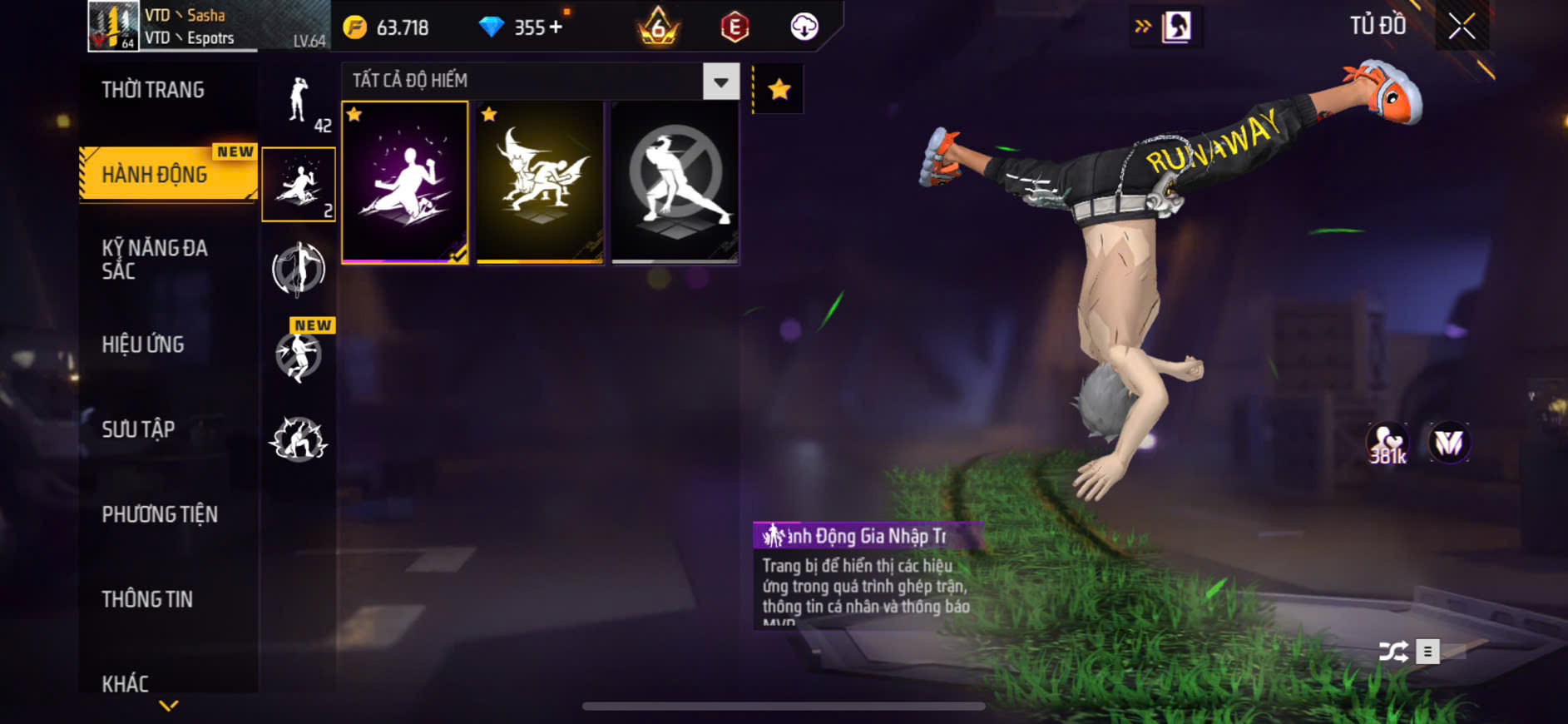Open the Phương Tiện category
Viewport: 1568px width, 724px height.
[160, 514]
